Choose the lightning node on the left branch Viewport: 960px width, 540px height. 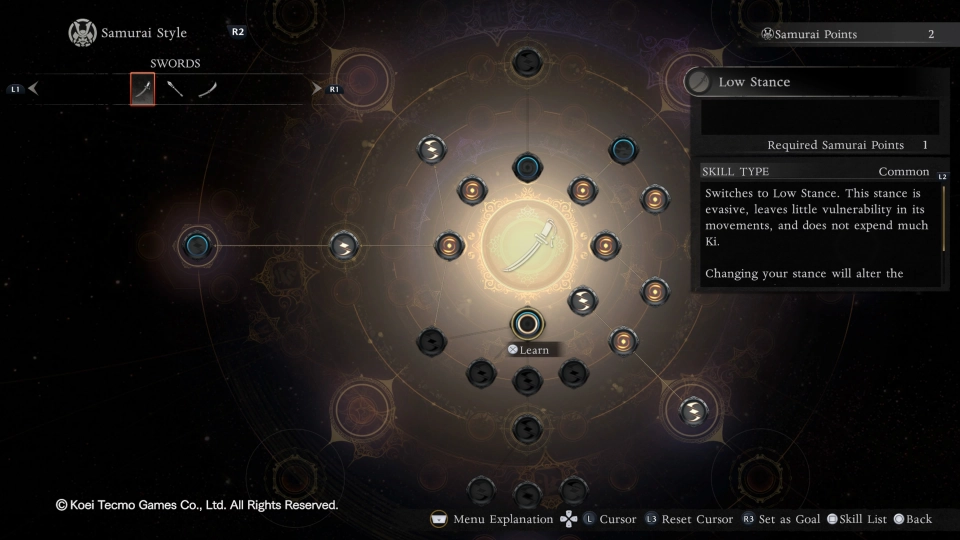344,245
